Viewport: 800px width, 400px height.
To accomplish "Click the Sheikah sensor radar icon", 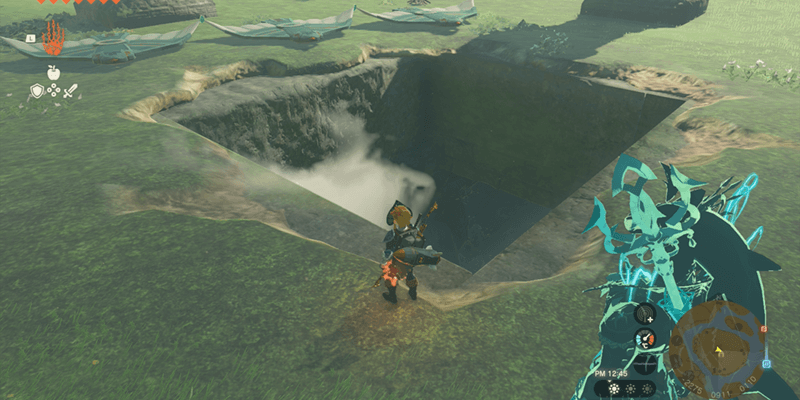I will [646, 314].
